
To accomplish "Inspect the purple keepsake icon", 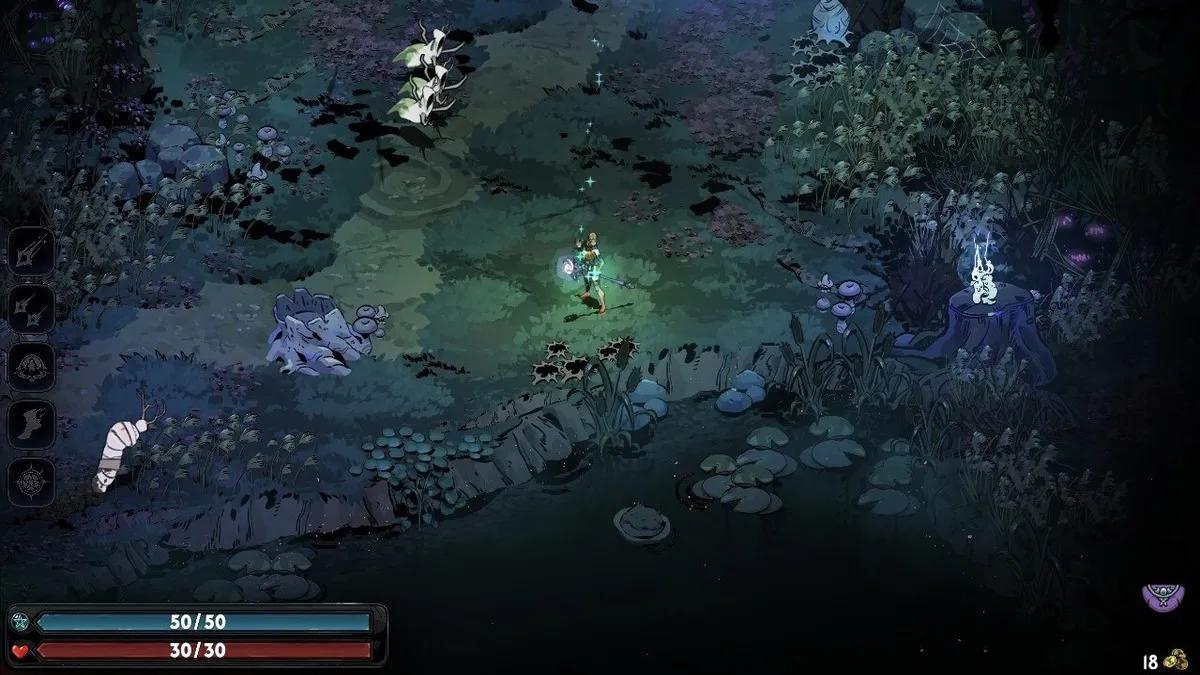I will (x=1159, y=598).
